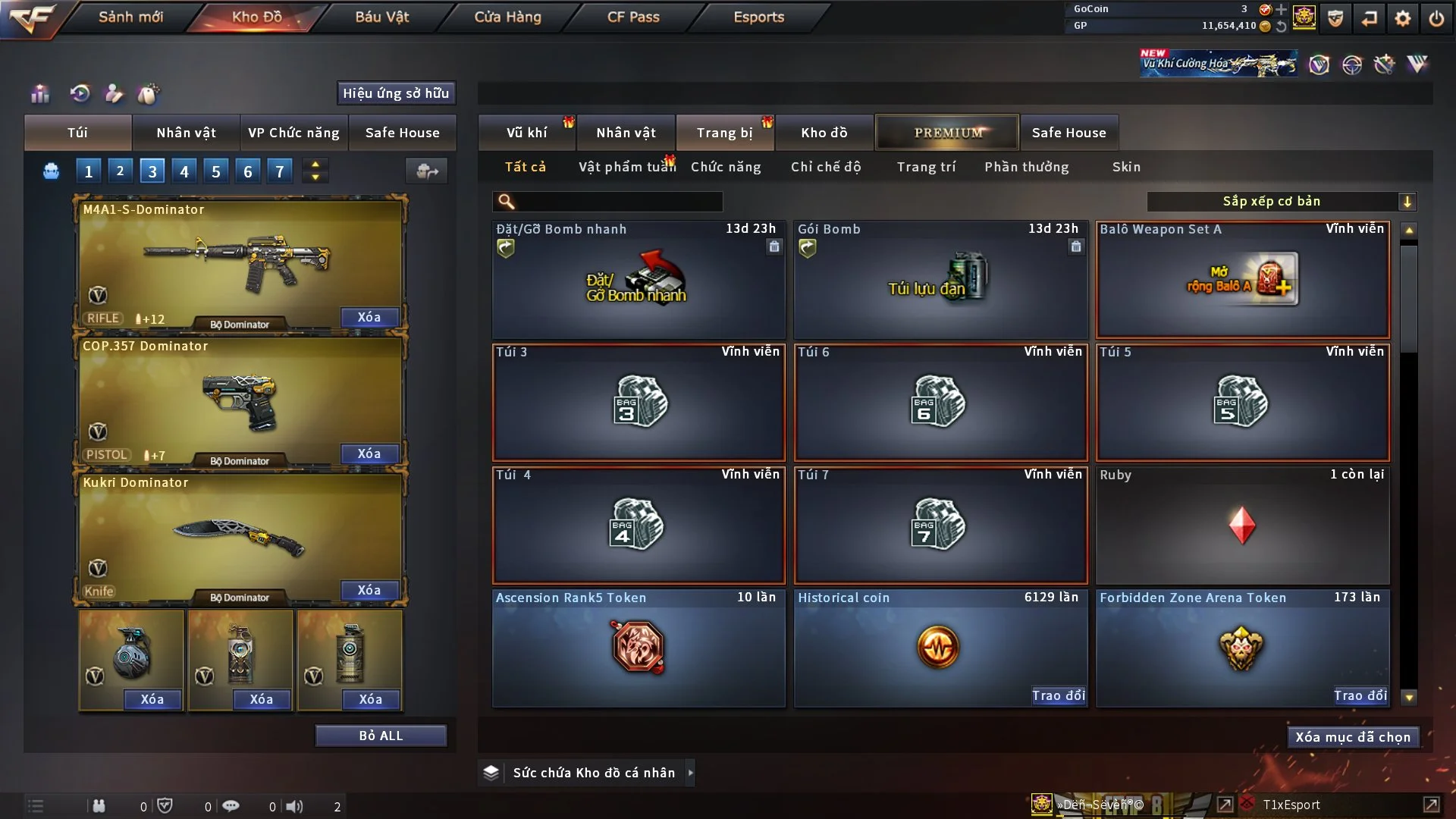The height and width of the screenshot is (819, 1456).
Task: Switch to the Vũ khí inventory tab
Action: 526,133
